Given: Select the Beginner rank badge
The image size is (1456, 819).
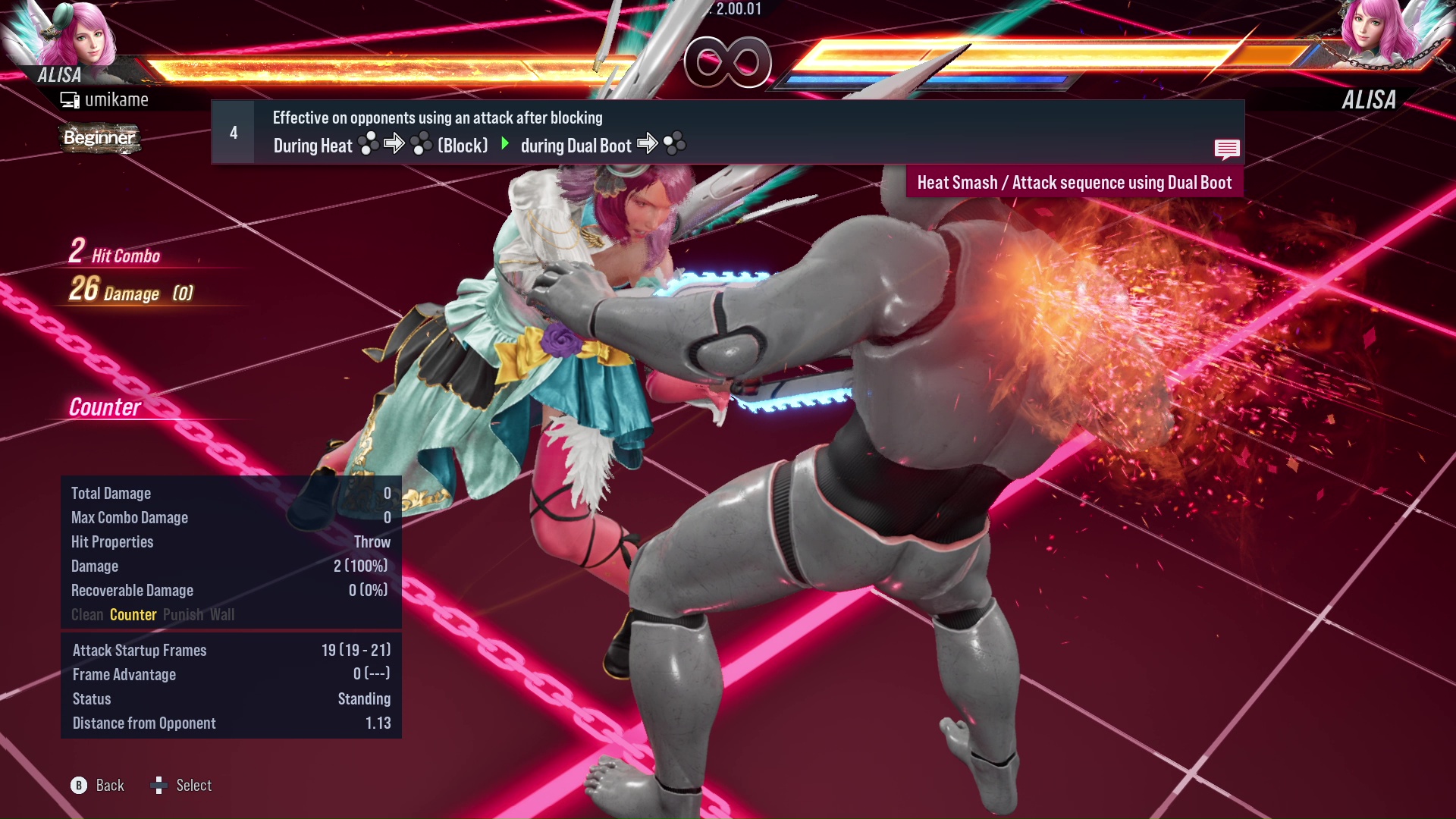Looking at the screenshot, I should click(99, 139).
